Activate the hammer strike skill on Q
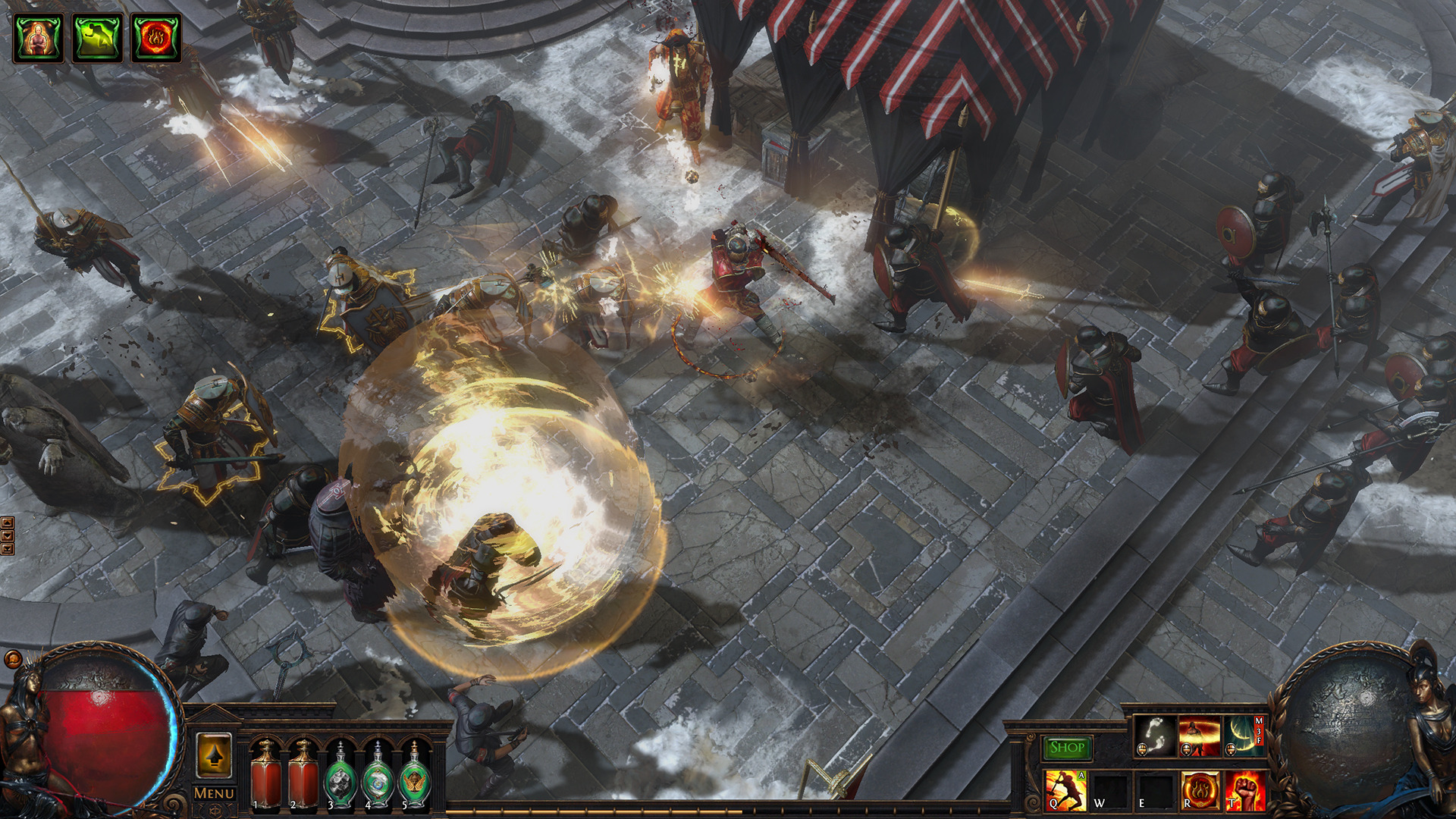Viewport: 1456px width, 819px height. click(1065, 790)
